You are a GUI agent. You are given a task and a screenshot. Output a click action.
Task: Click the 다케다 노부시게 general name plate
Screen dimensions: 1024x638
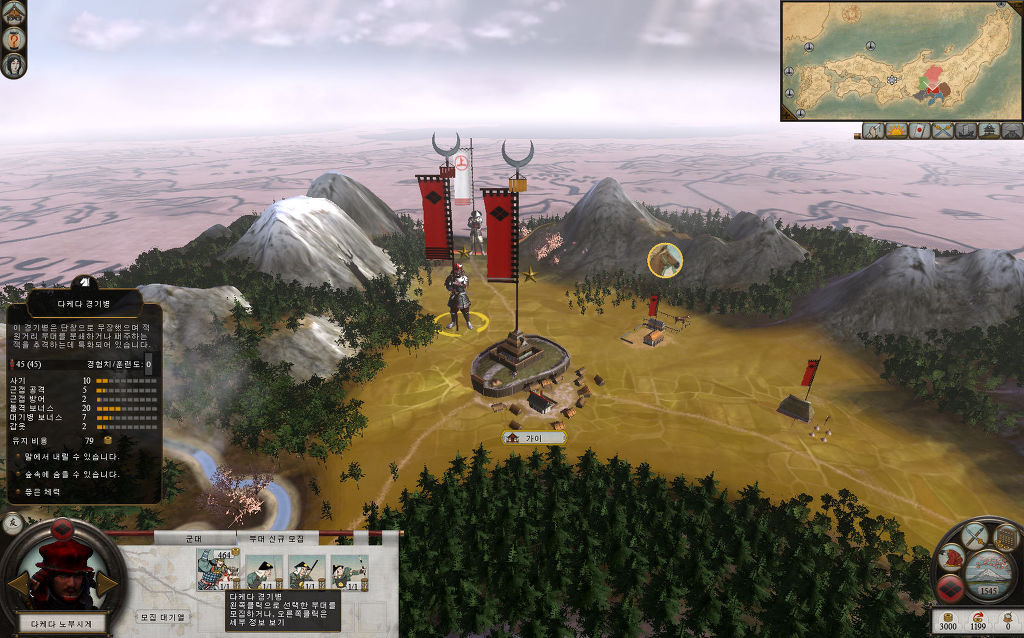[x=62, y=623]
